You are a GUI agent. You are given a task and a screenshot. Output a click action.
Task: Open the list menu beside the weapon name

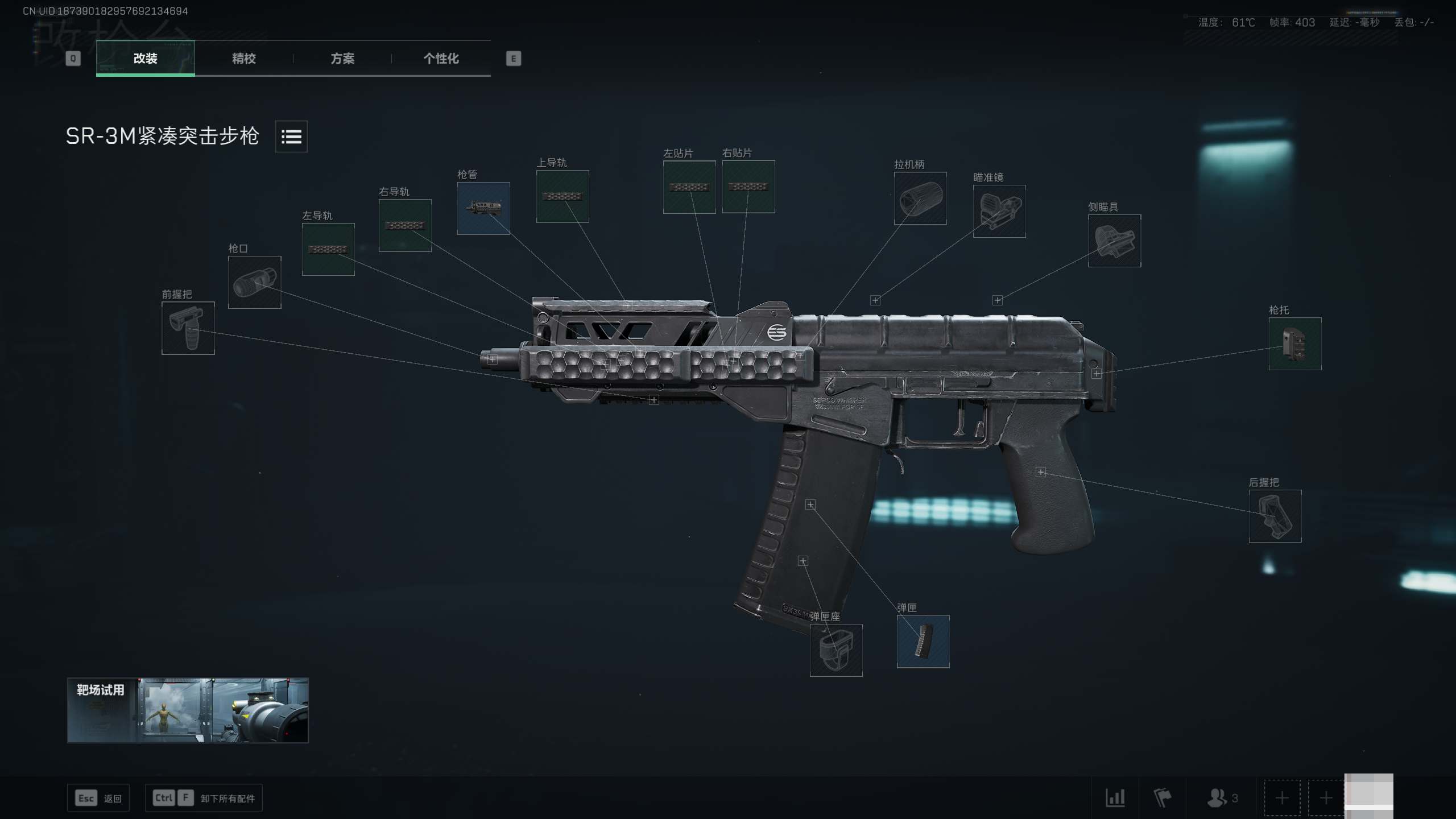click(291, 136)
